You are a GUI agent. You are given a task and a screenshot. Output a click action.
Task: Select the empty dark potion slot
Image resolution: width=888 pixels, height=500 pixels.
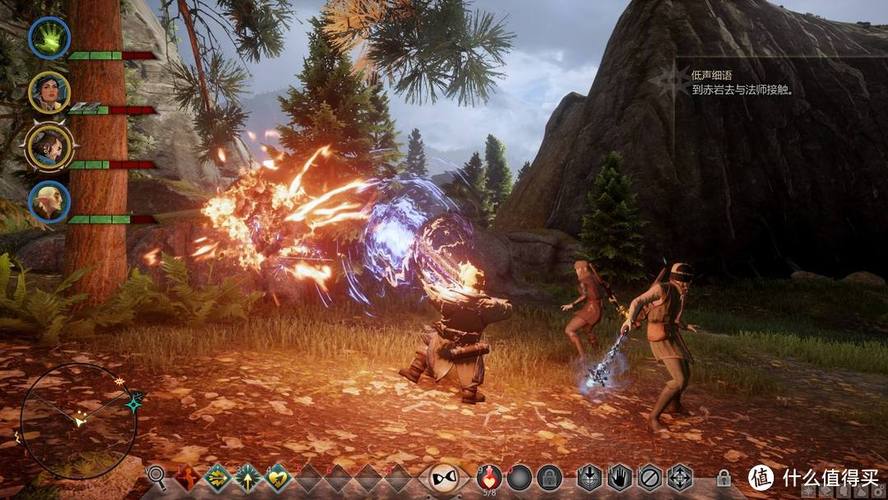pyautogui.click(x=519, y=477)
